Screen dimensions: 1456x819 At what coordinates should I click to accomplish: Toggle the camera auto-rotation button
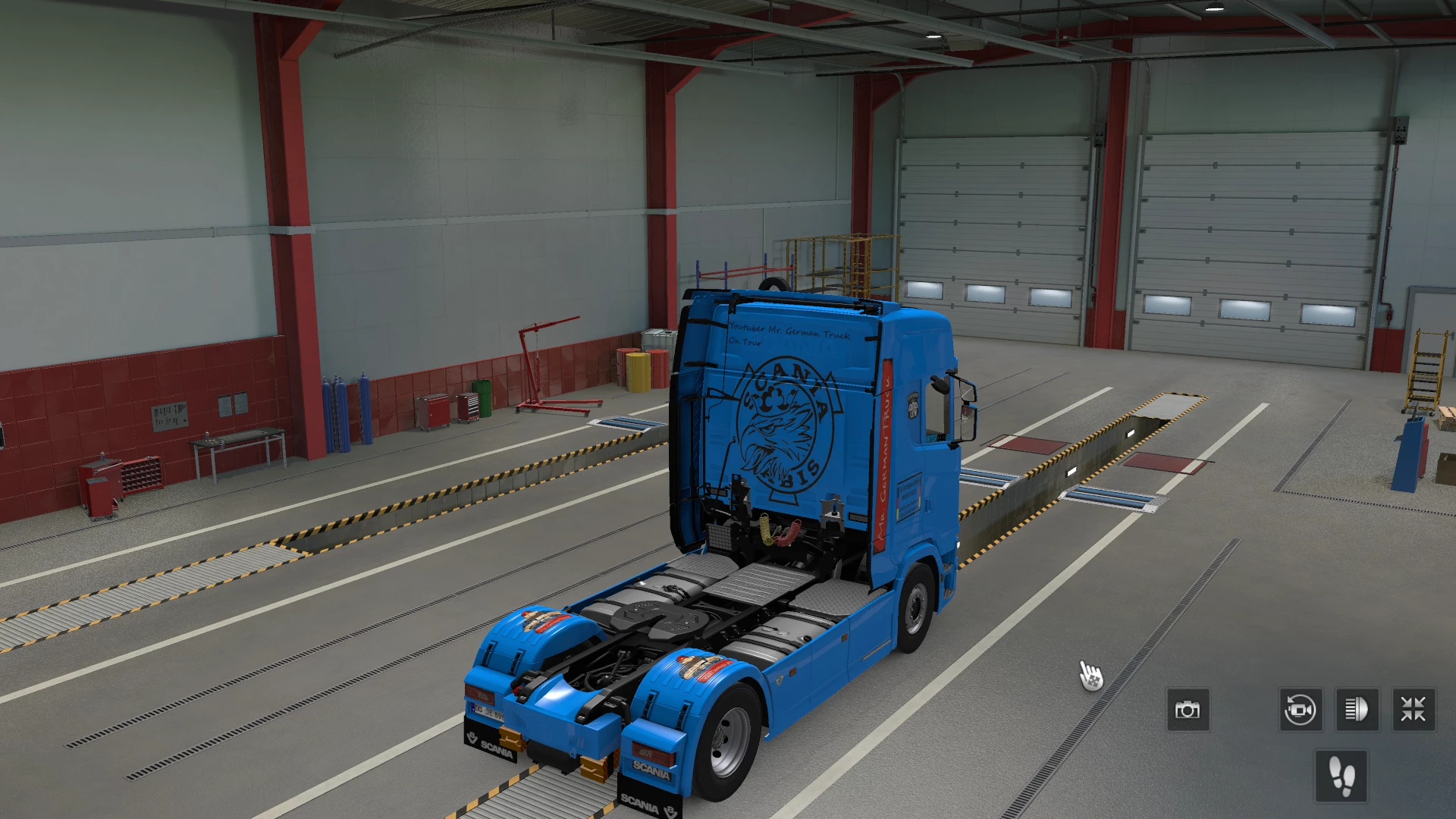click(x=1301, y=710)
